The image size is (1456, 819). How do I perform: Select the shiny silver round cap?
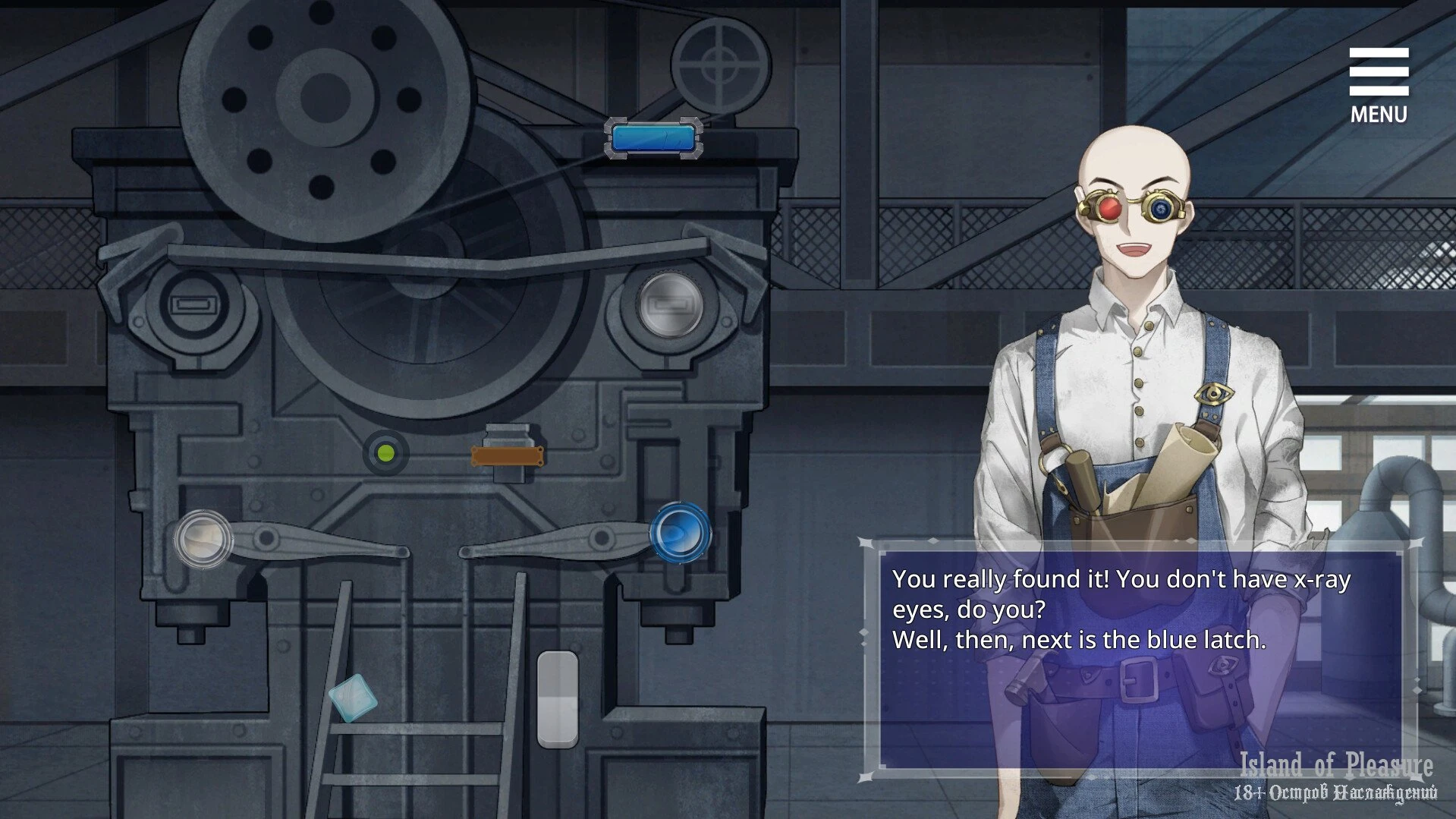tap(670, 305)
